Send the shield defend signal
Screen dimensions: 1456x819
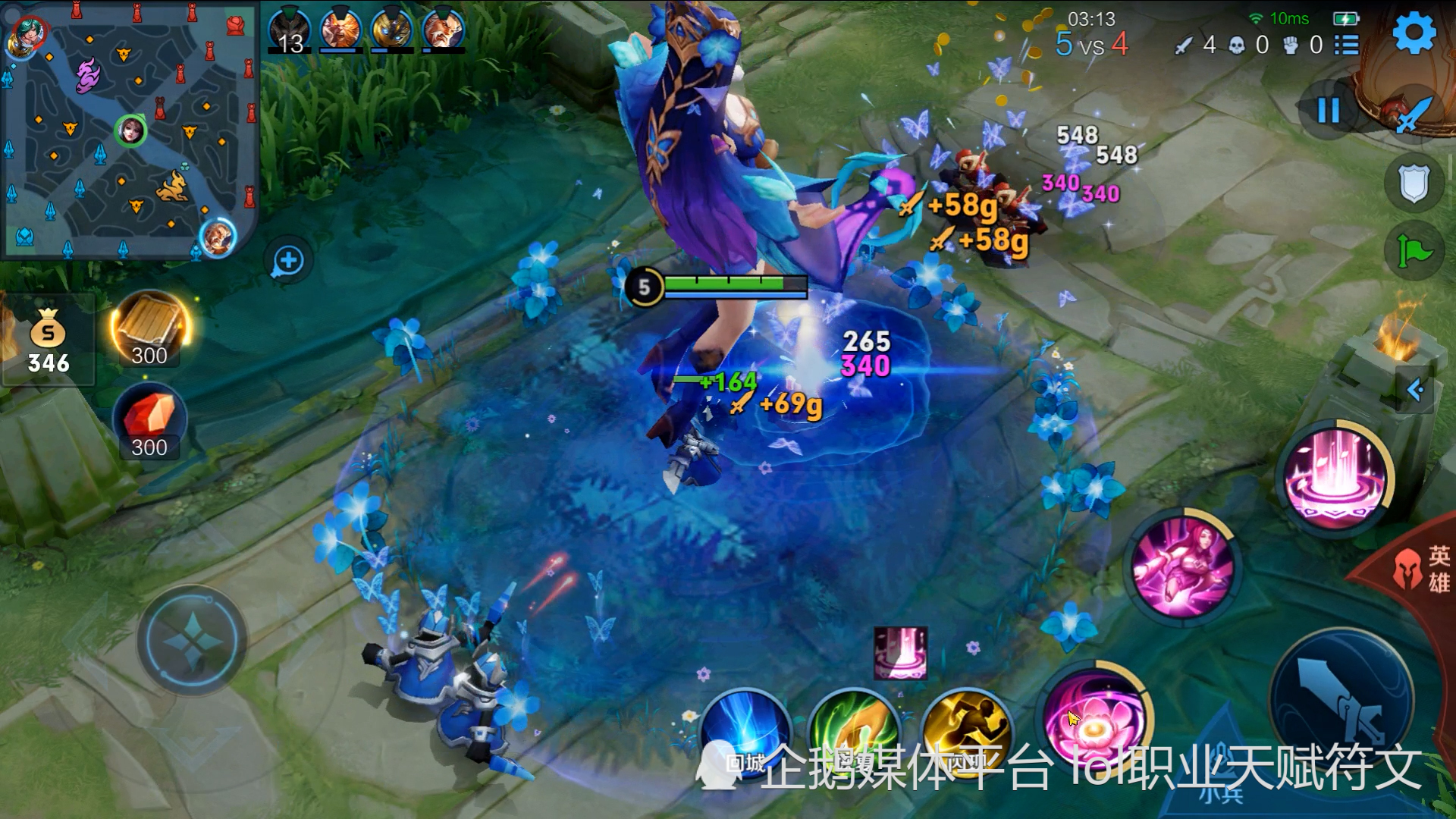pos(1414,184)
